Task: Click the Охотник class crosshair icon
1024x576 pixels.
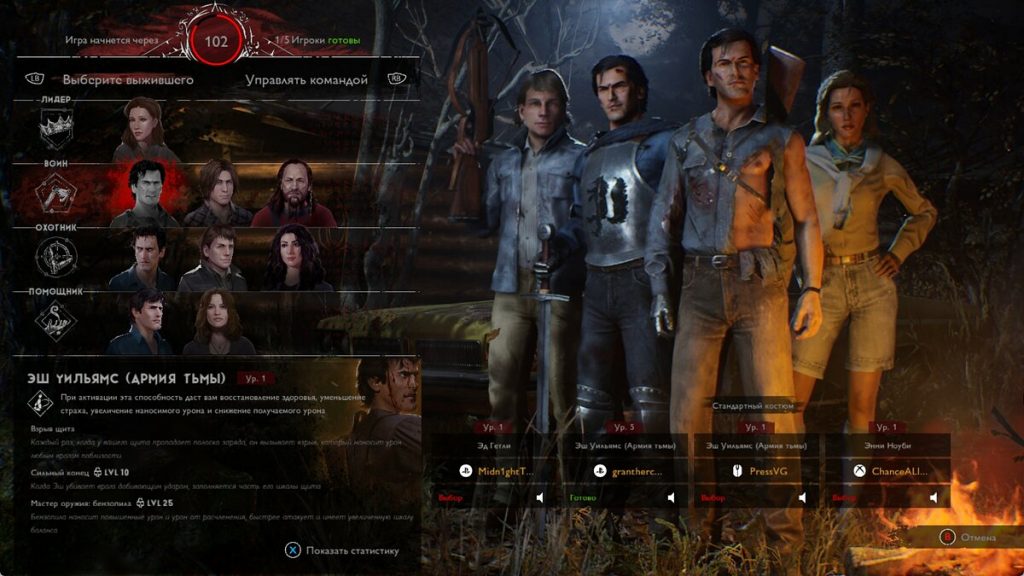Action: pos(56,257)
